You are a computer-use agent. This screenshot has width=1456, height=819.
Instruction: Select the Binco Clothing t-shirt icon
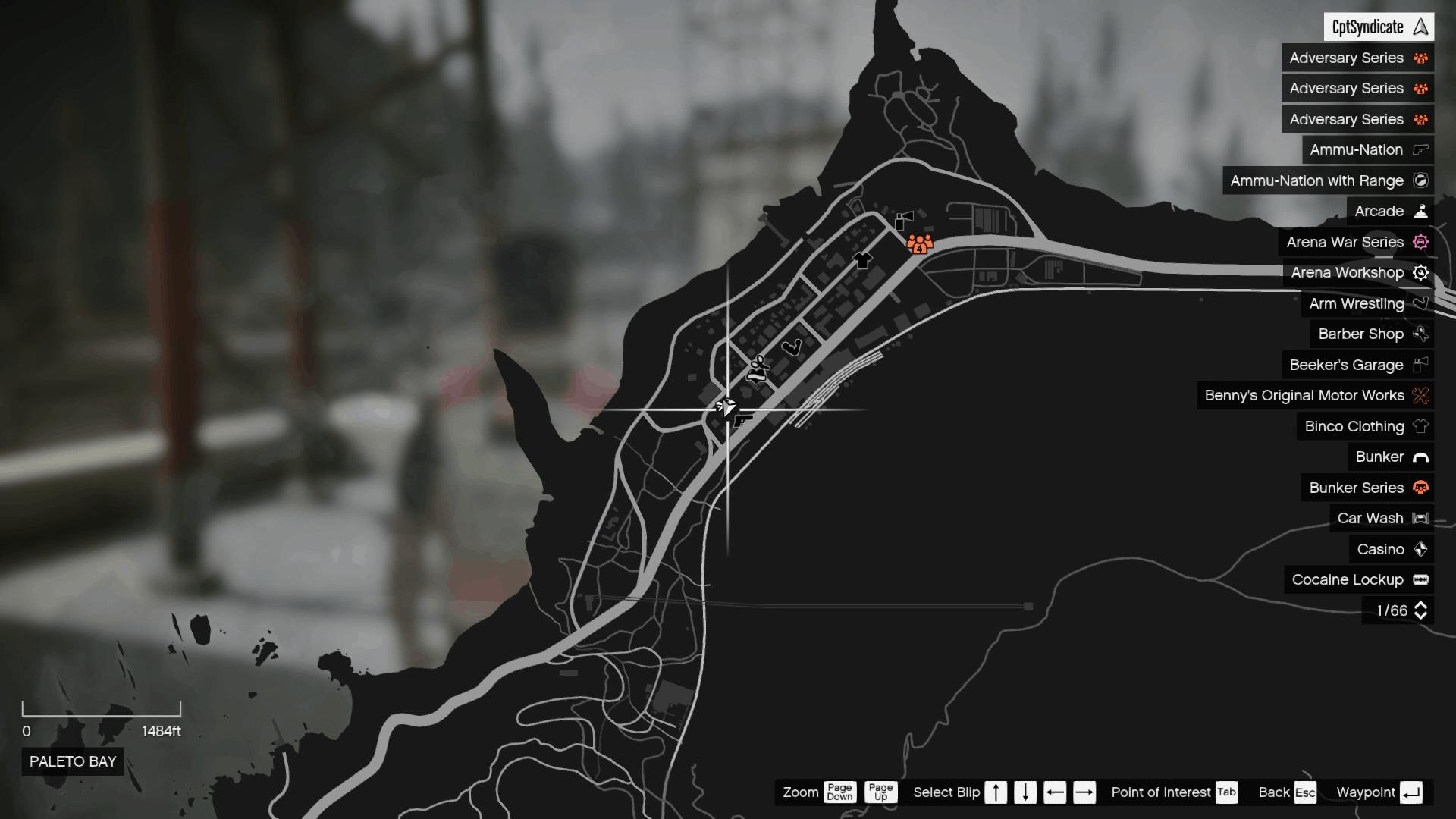(x=1420, y=426)
